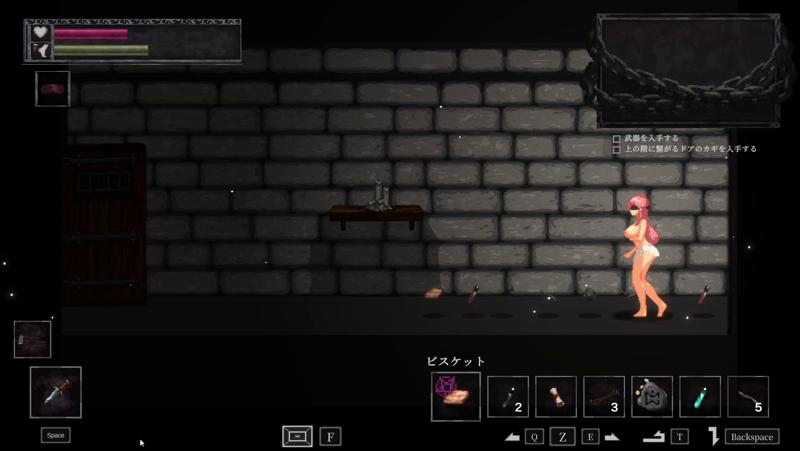
Task: Select the gray rune stone slot
Action: tap(652, 396)
